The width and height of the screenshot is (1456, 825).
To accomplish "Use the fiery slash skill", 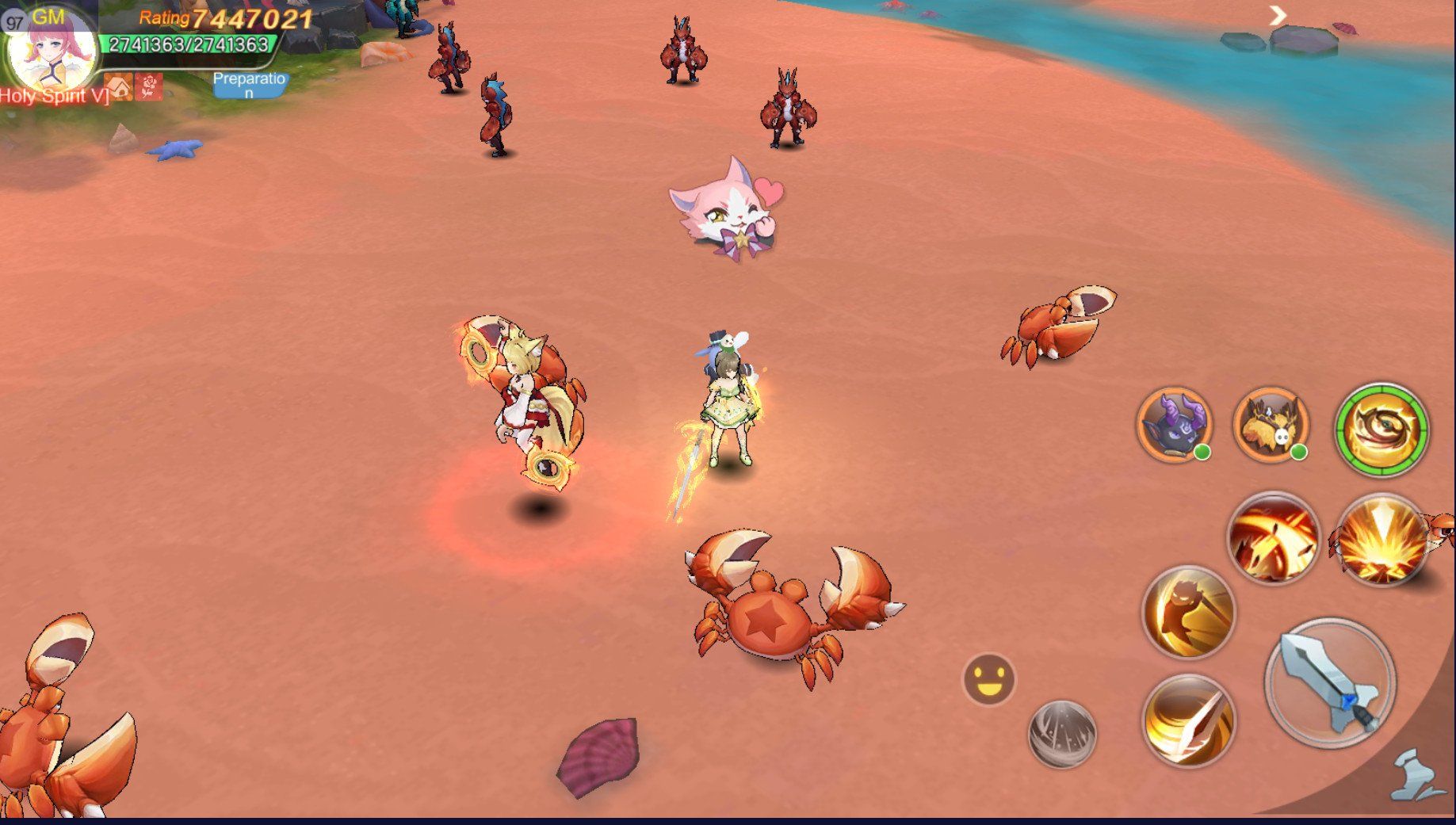I will (1273, 538).
